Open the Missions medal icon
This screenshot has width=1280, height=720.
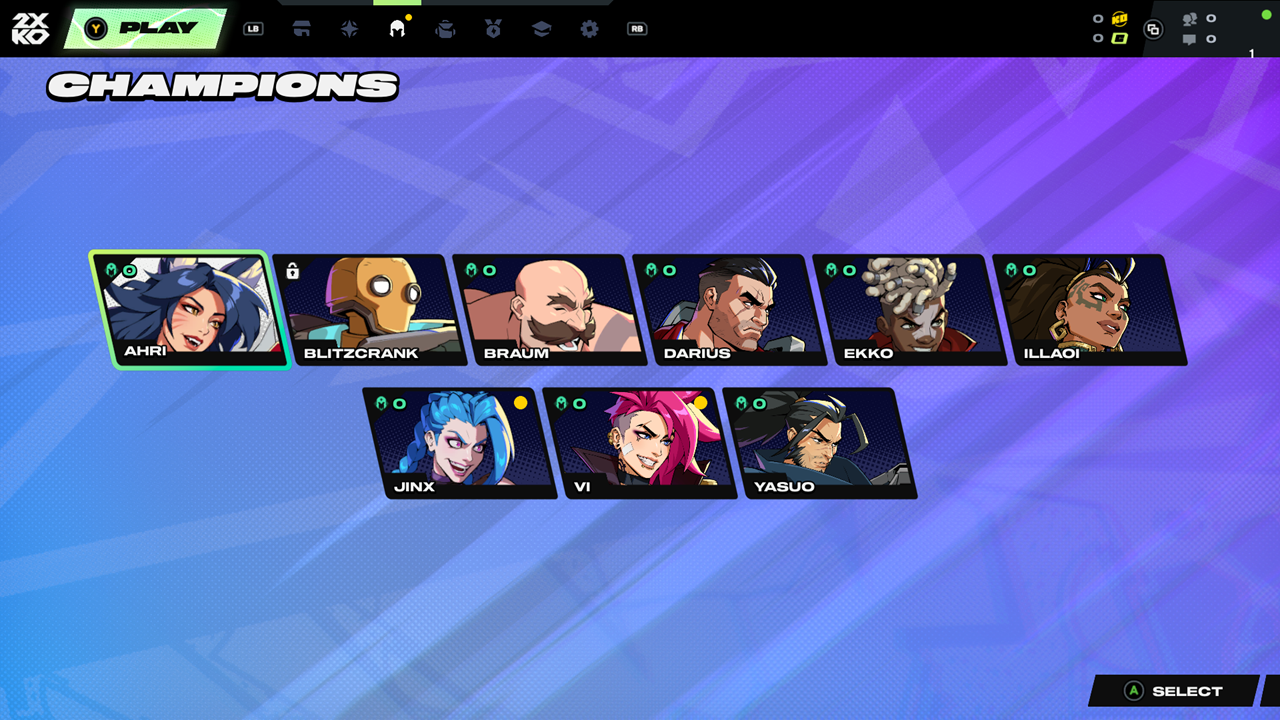click(491, 28)
